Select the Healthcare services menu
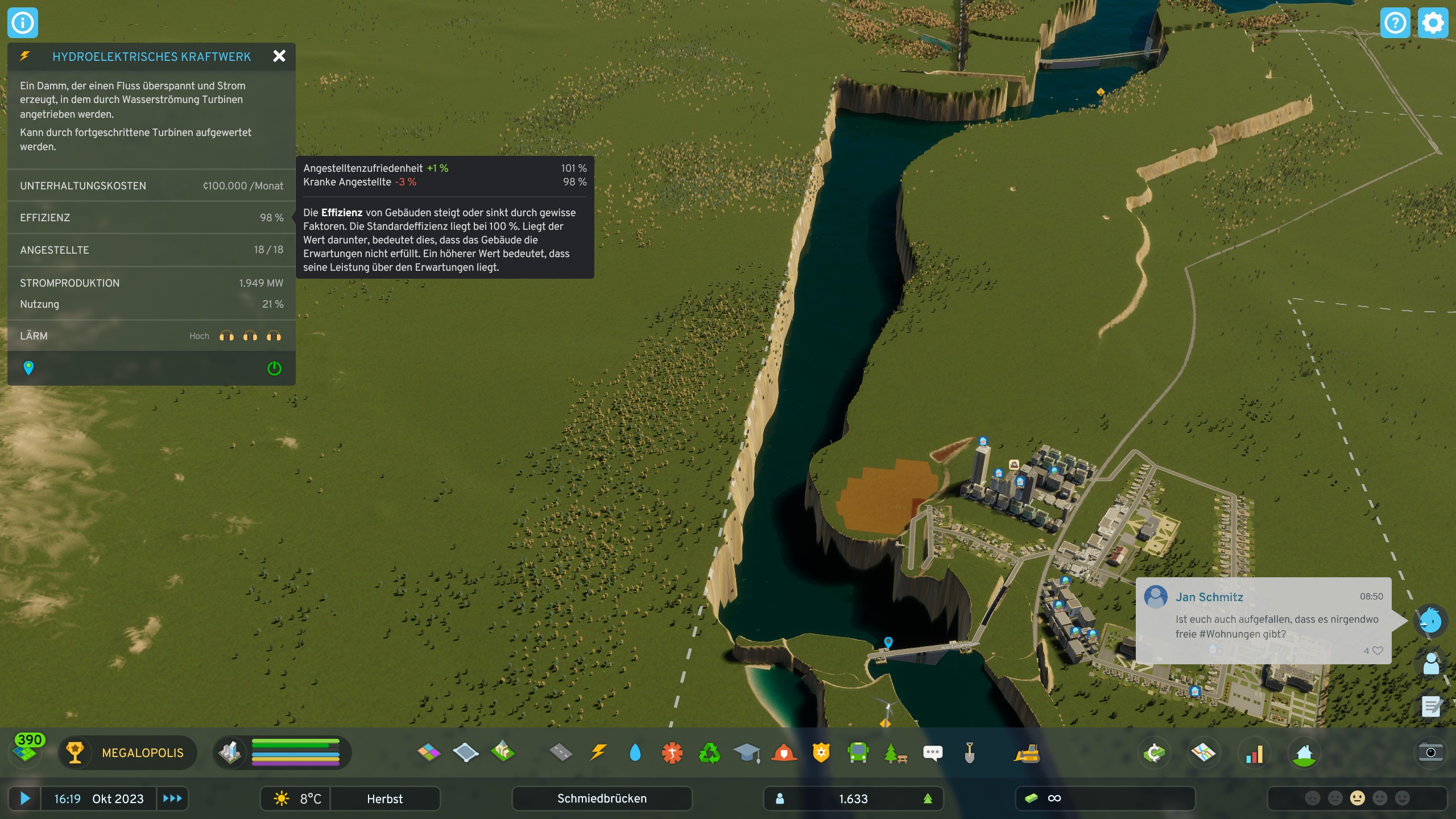1456x819 pixels. point(673,752)
